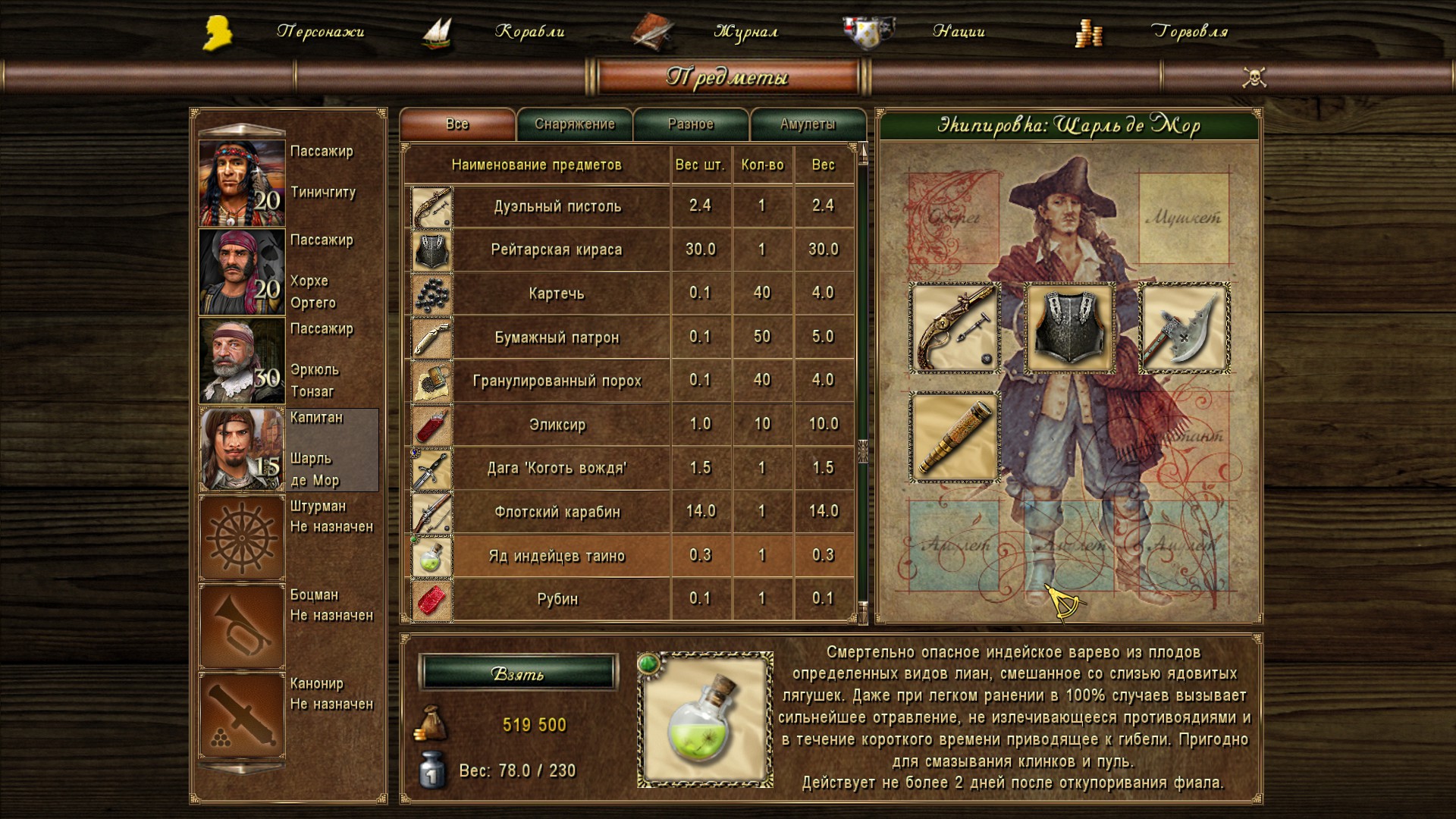Switch to the Амулеты tab

808,124
